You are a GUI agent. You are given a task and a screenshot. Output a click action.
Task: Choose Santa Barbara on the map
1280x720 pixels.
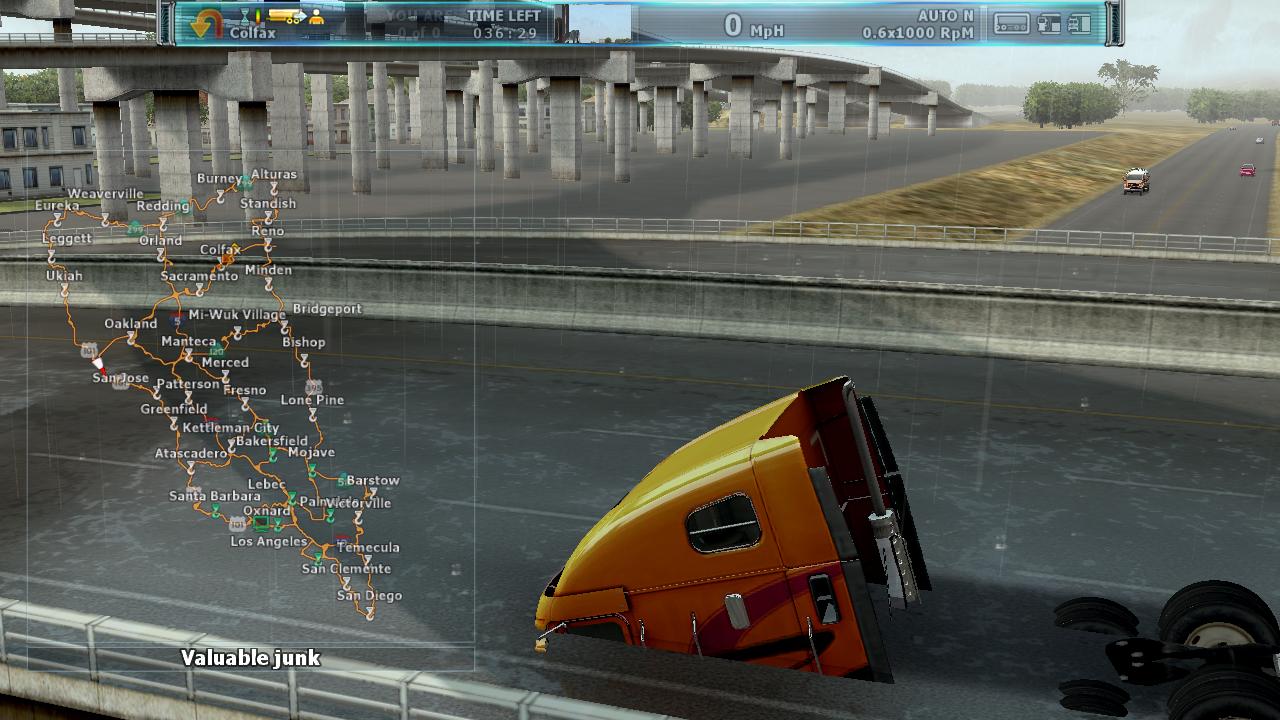(215, 510)
